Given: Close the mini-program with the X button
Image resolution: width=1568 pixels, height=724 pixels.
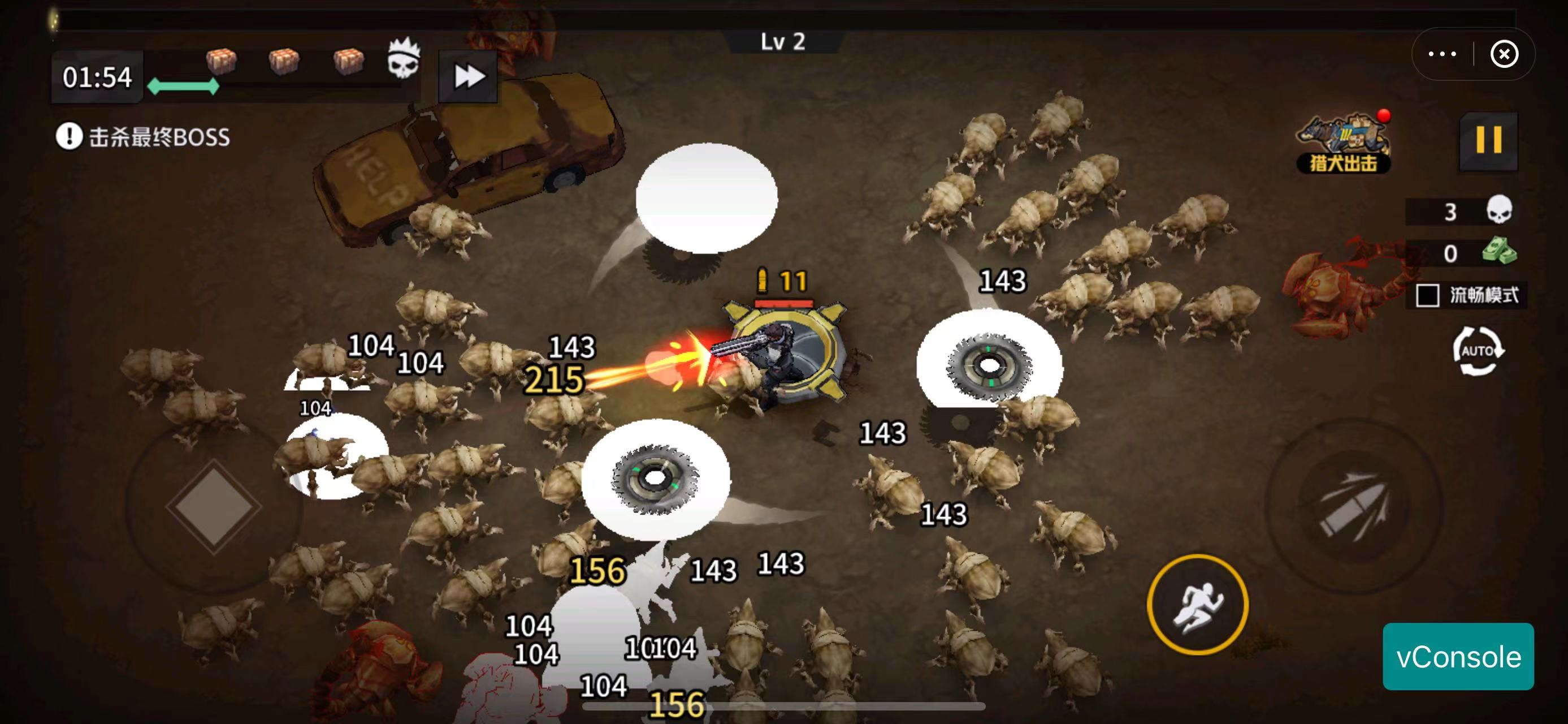Looking at the screenshot, I should 1504,54.
